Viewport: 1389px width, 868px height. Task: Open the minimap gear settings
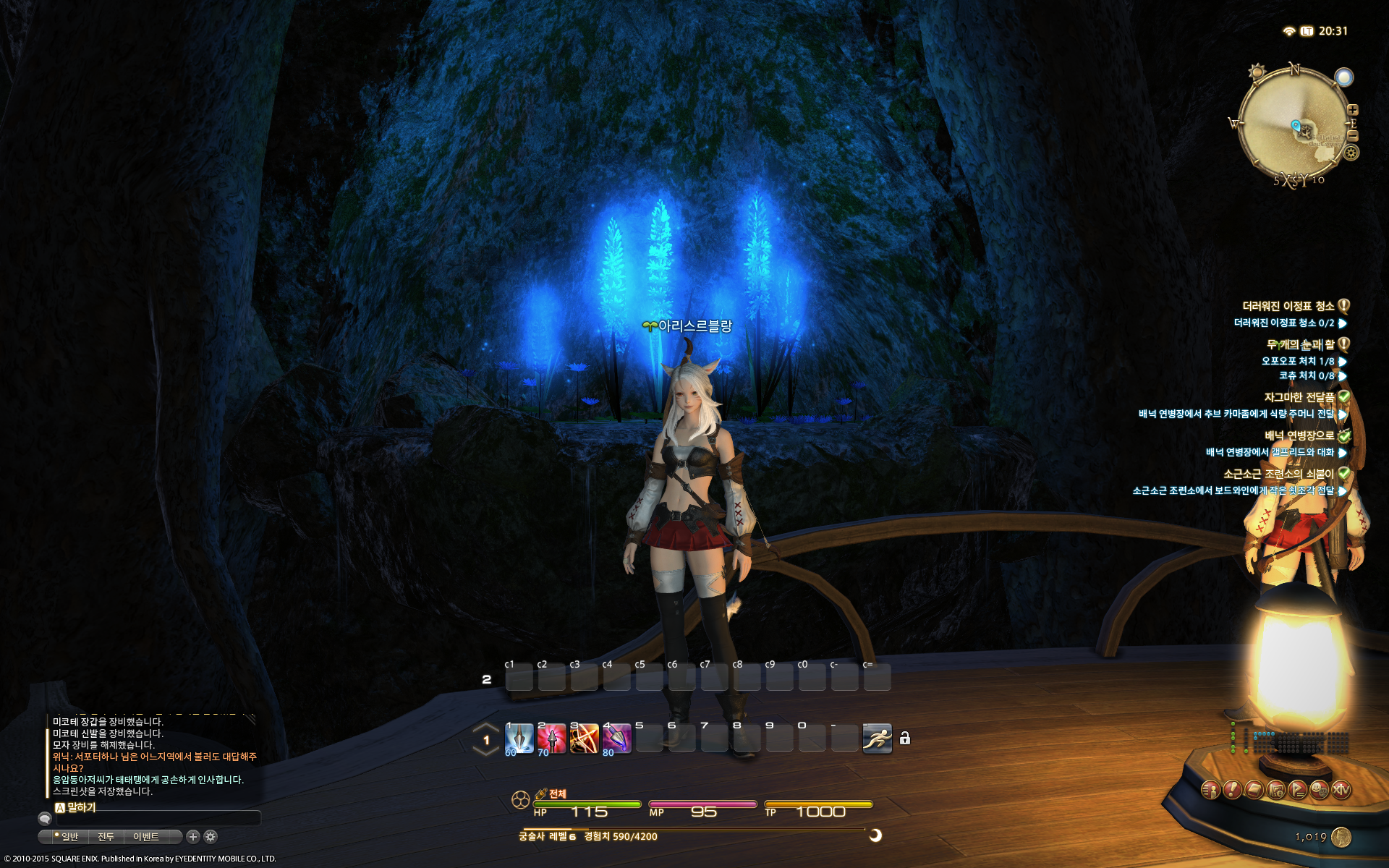point(1351,153)
